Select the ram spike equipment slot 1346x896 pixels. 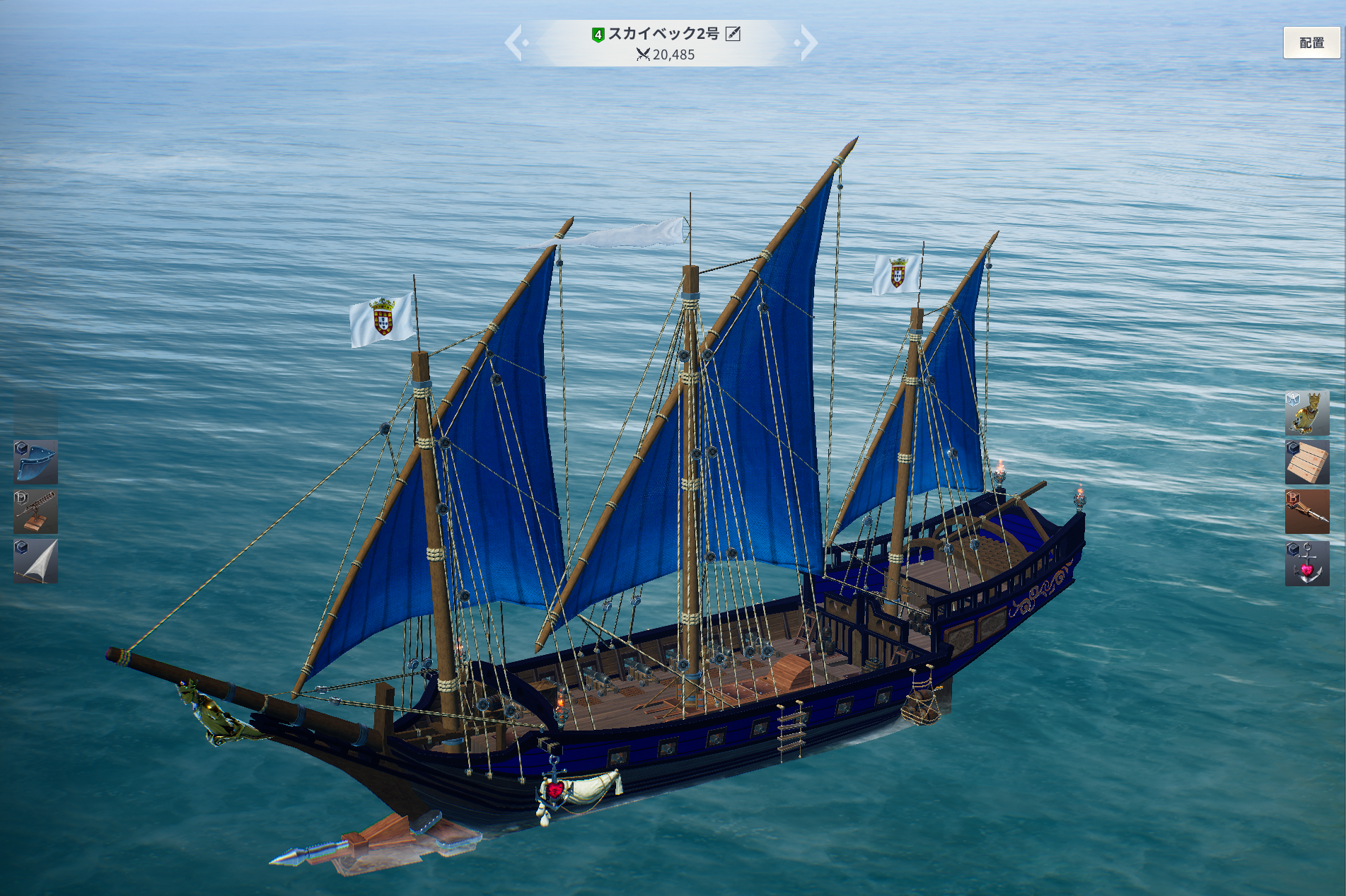1306,512
